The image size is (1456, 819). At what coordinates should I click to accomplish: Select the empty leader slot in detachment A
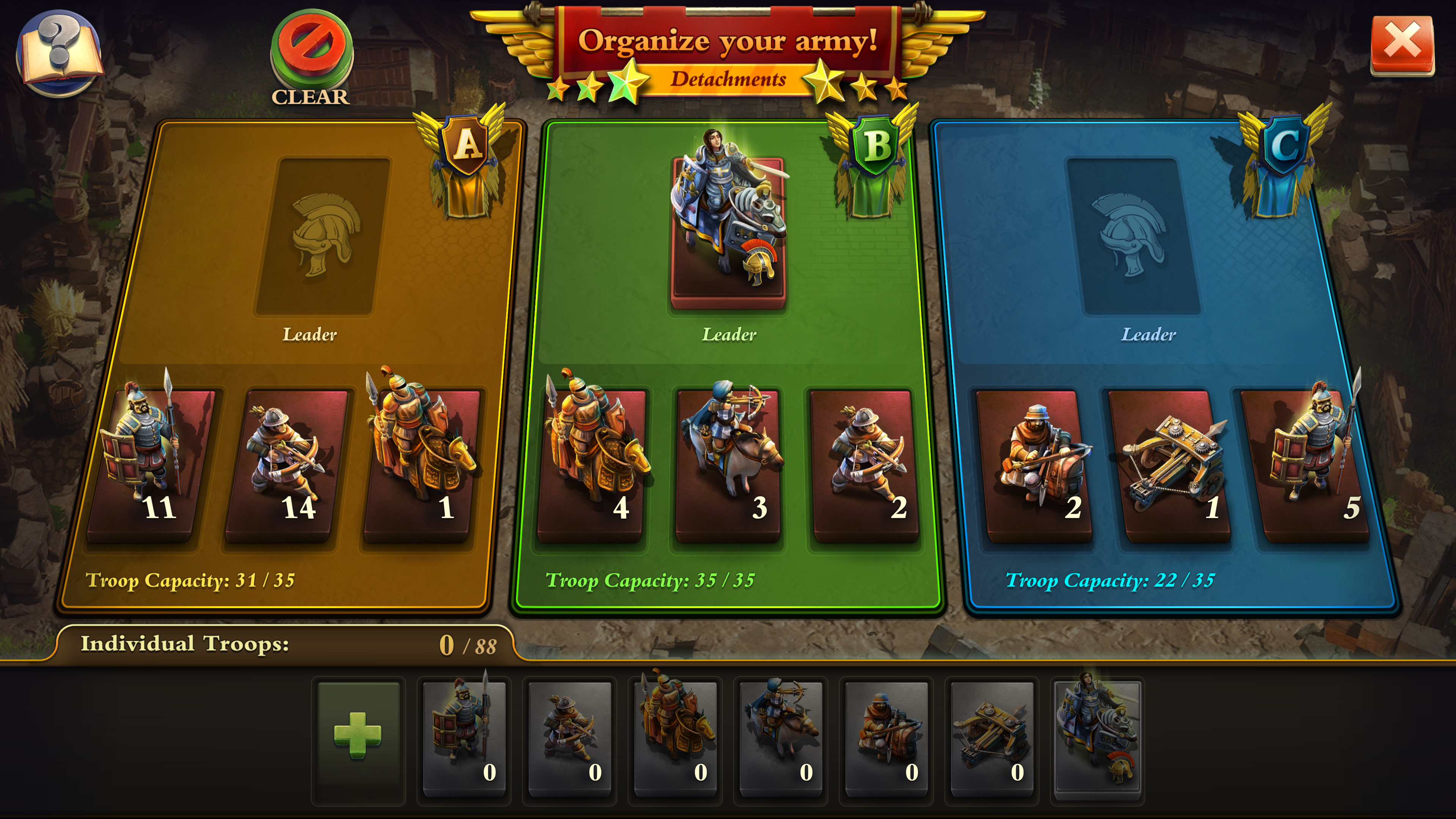(x=323, y=236)
